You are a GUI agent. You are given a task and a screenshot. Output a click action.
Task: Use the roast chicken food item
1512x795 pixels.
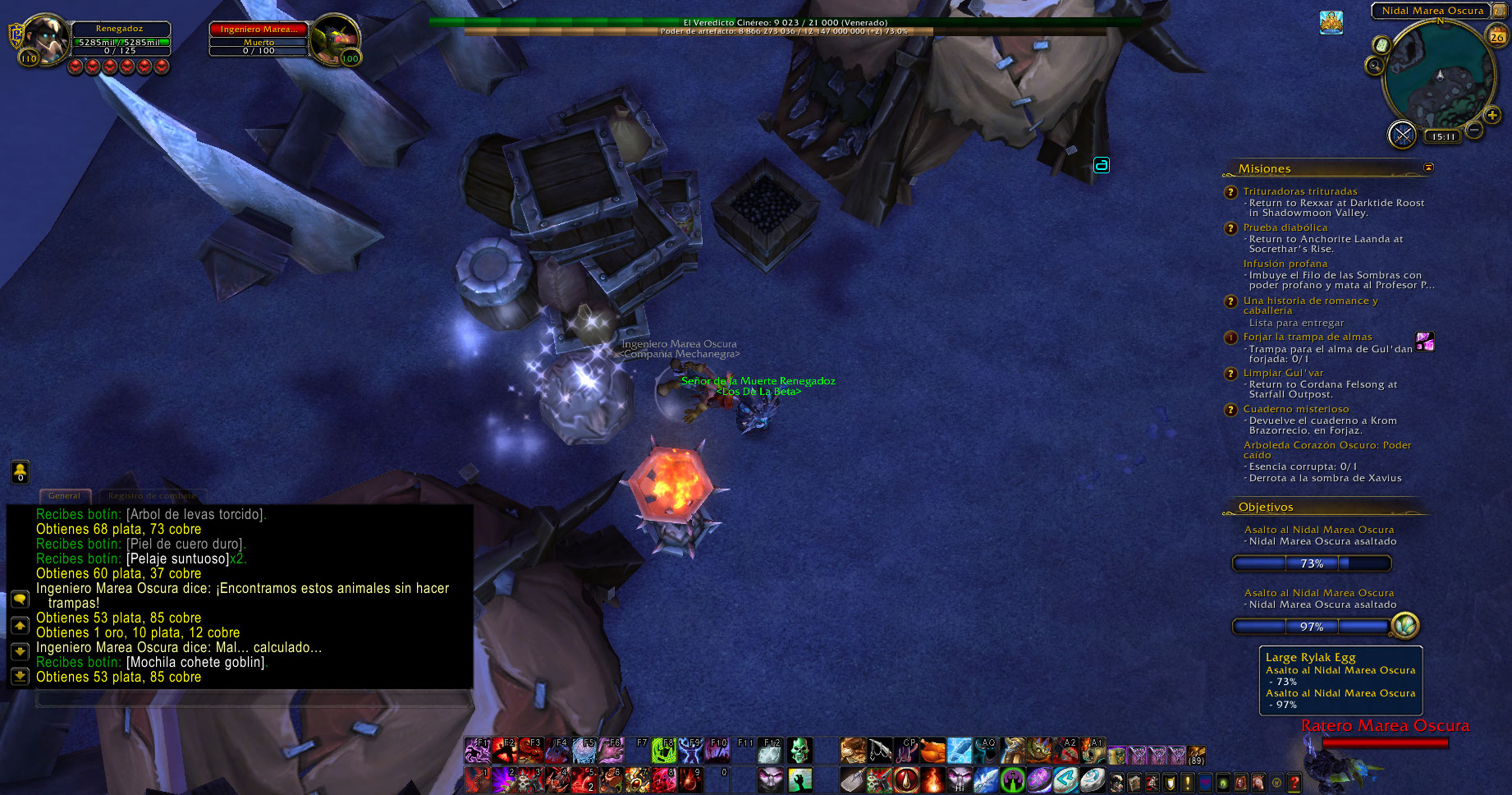click(x=932, y=750)
